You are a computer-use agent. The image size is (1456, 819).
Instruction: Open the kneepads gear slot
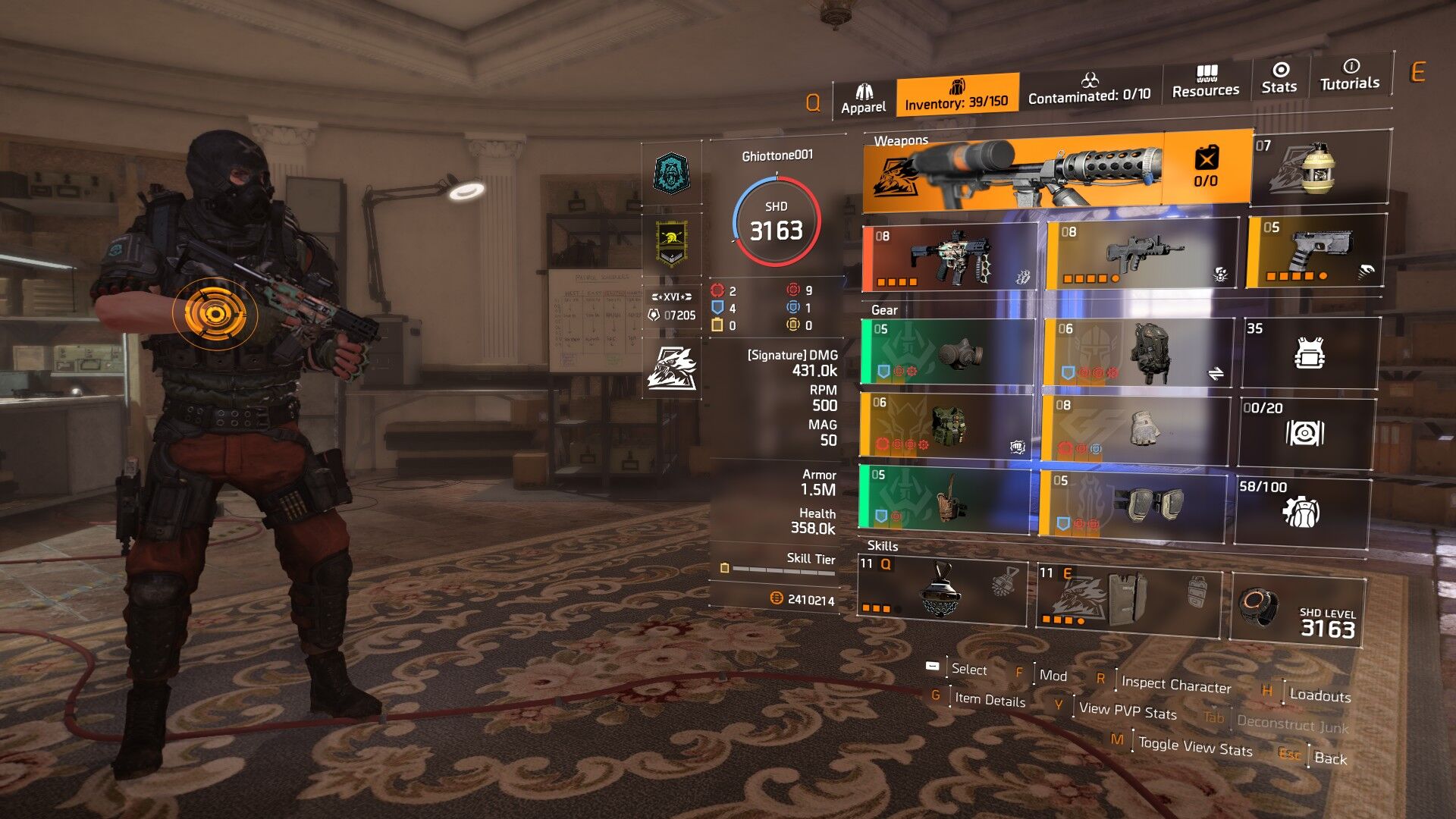pyautogui.click(x=1132, y=503)
